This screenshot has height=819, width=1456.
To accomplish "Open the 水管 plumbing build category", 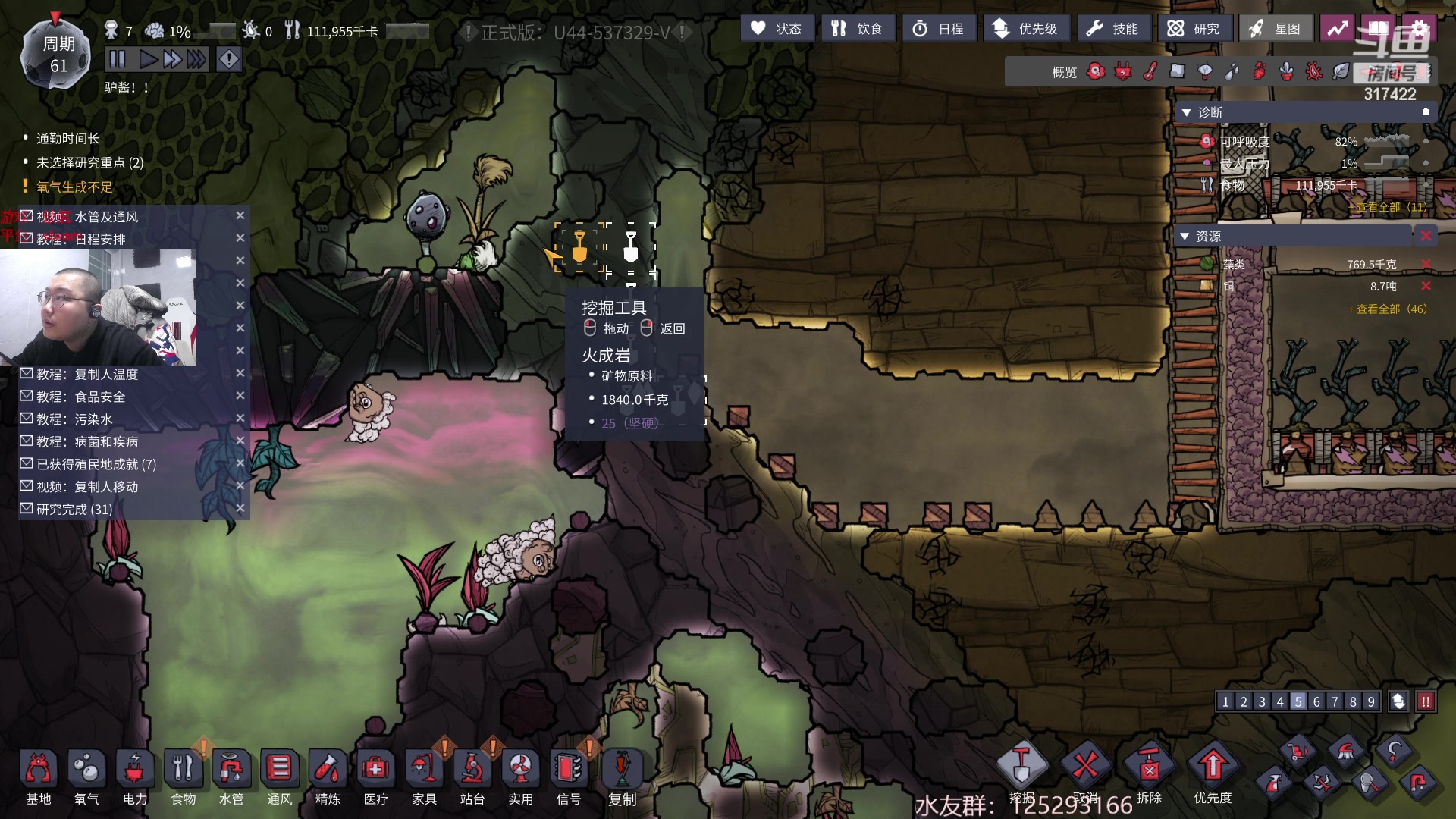I will coord(231,775).
